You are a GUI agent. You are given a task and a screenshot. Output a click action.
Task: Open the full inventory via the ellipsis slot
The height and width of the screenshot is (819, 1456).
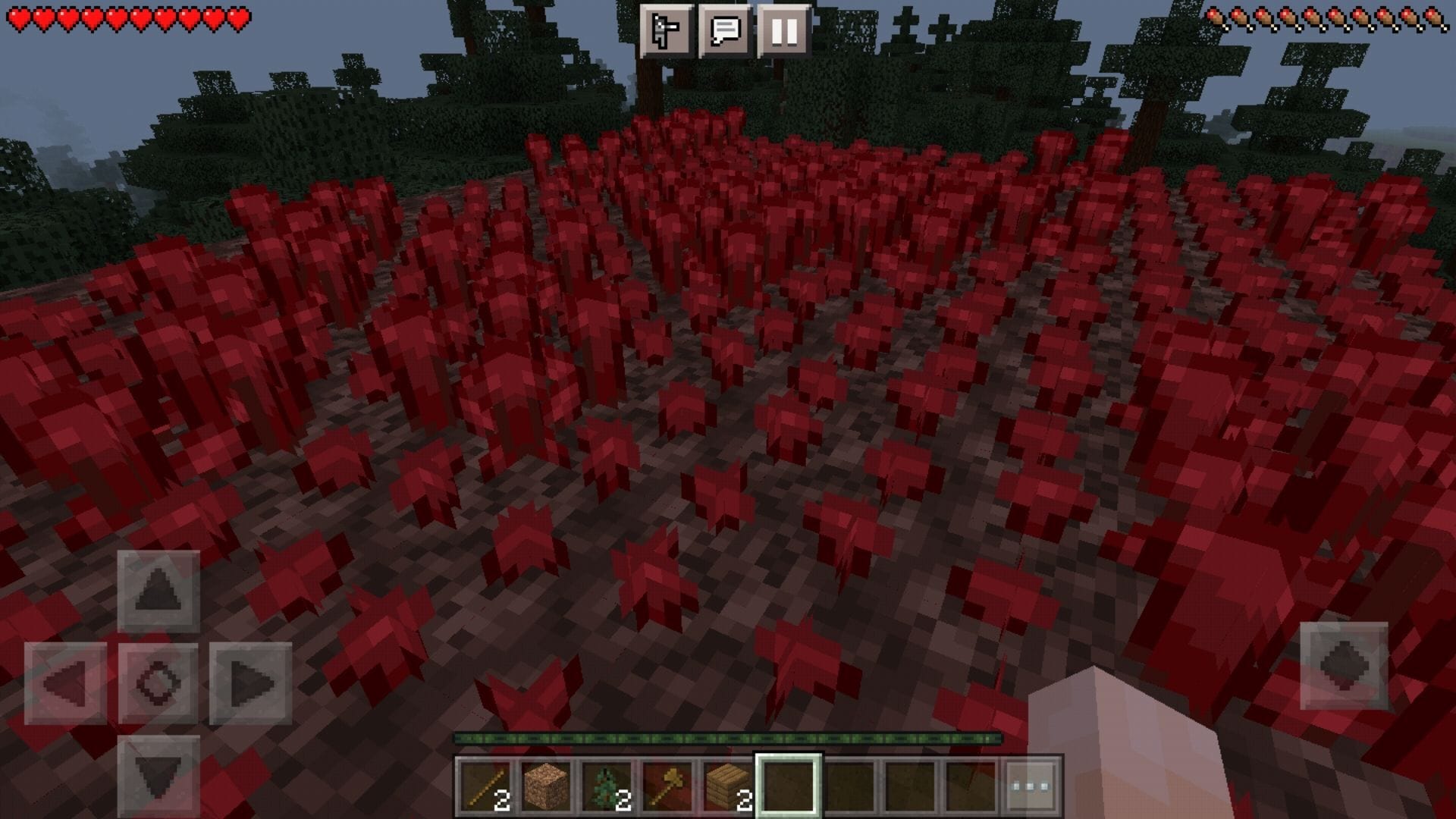tap(1029, 786)
